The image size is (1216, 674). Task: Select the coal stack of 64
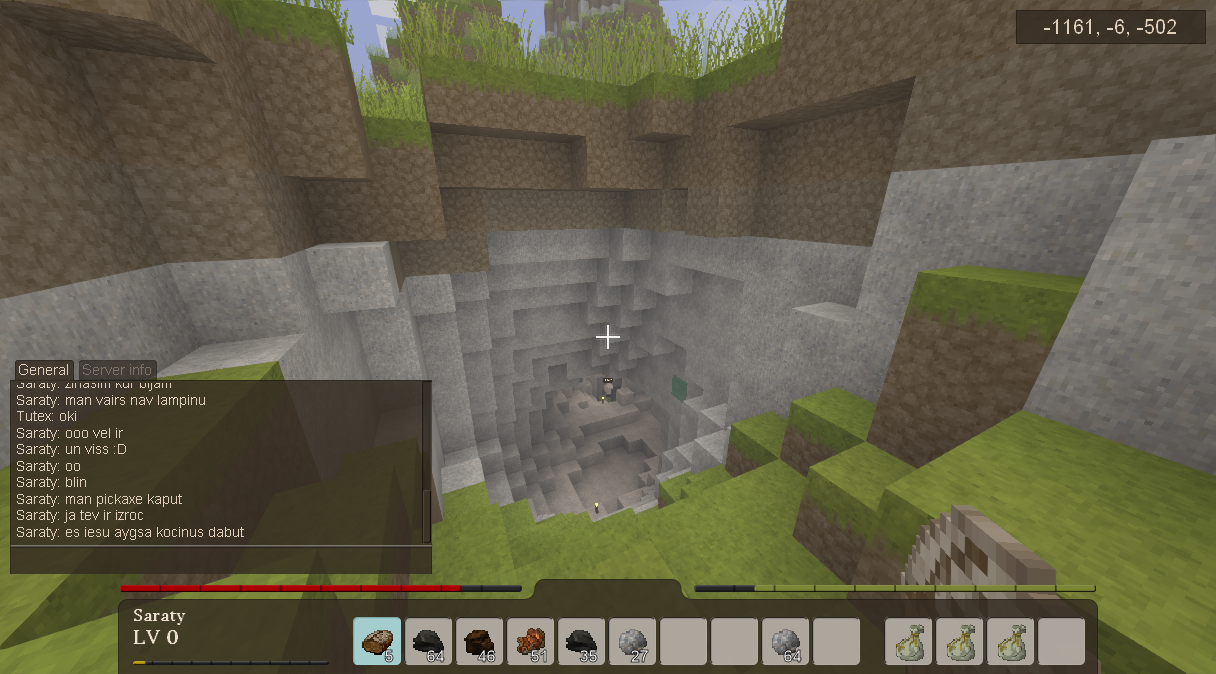pyautogui.click(x=429, y=641)
